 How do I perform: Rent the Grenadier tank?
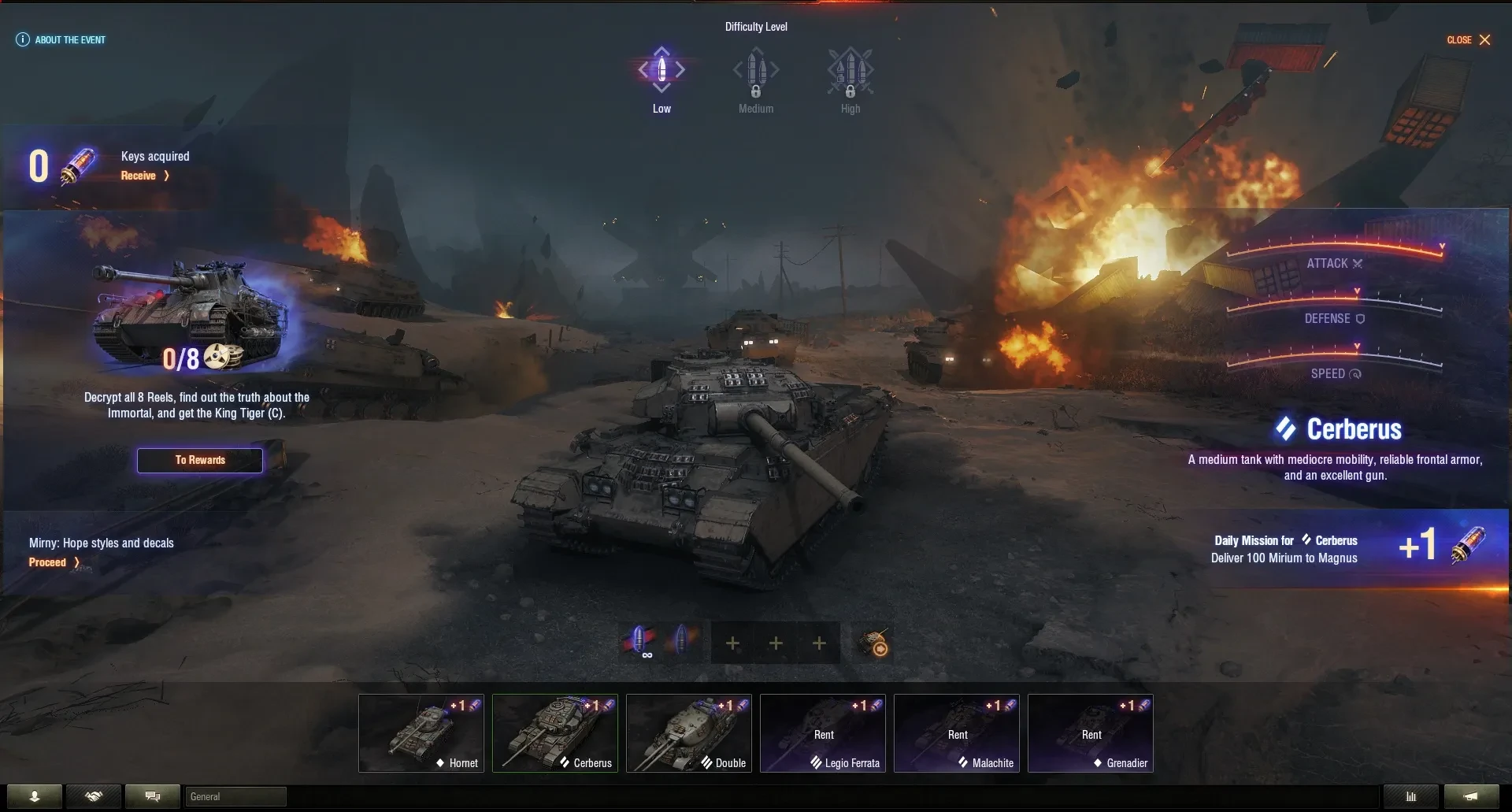click(1091, 733)
